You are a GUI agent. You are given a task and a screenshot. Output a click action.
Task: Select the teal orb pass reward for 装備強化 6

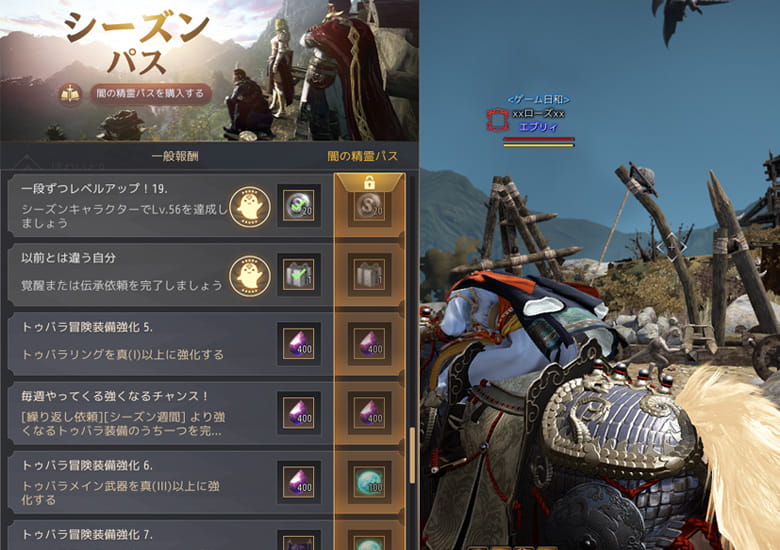coord(370,480)
